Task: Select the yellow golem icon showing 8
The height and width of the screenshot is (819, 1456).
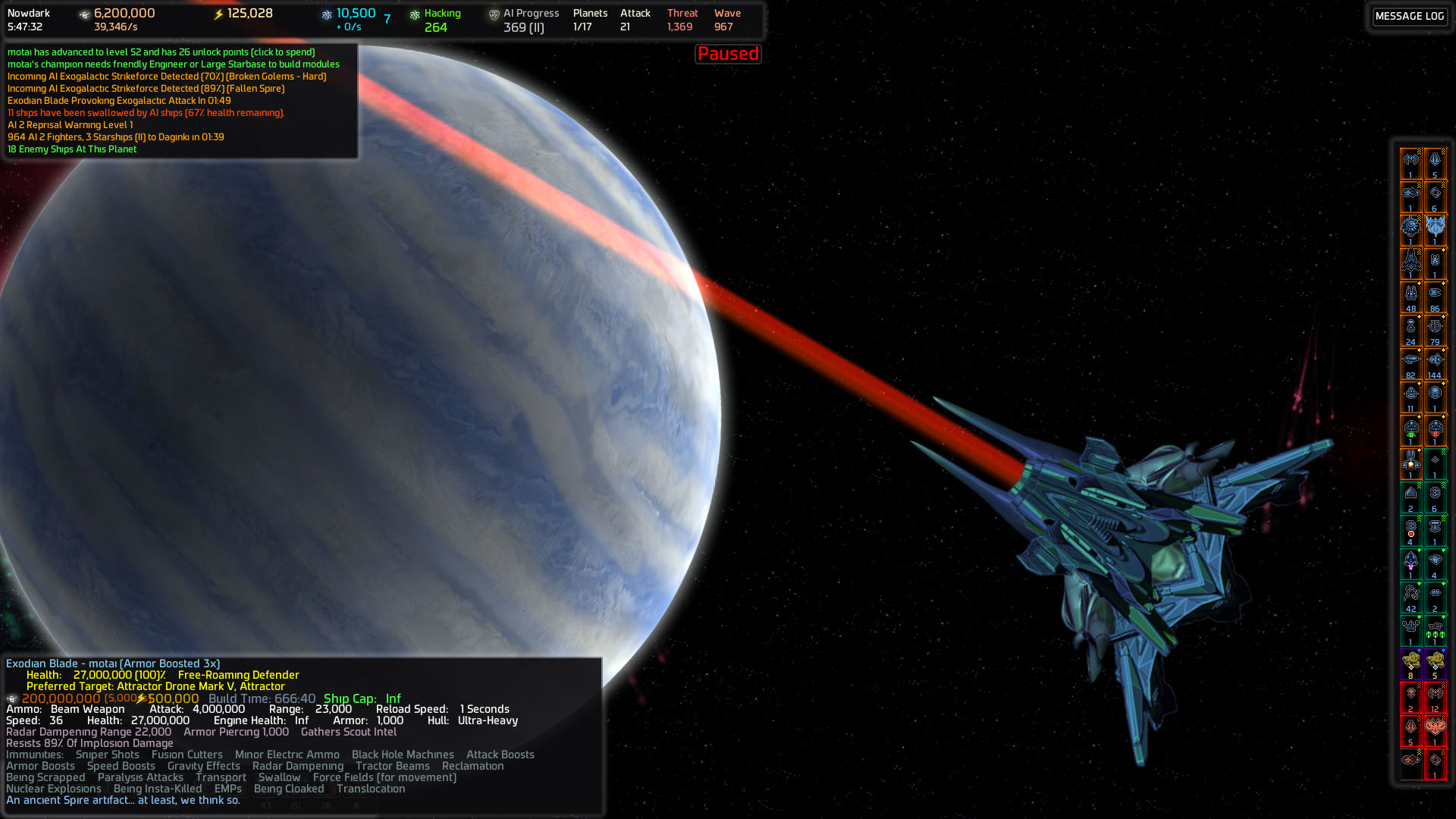Action: click(1410, 660)
